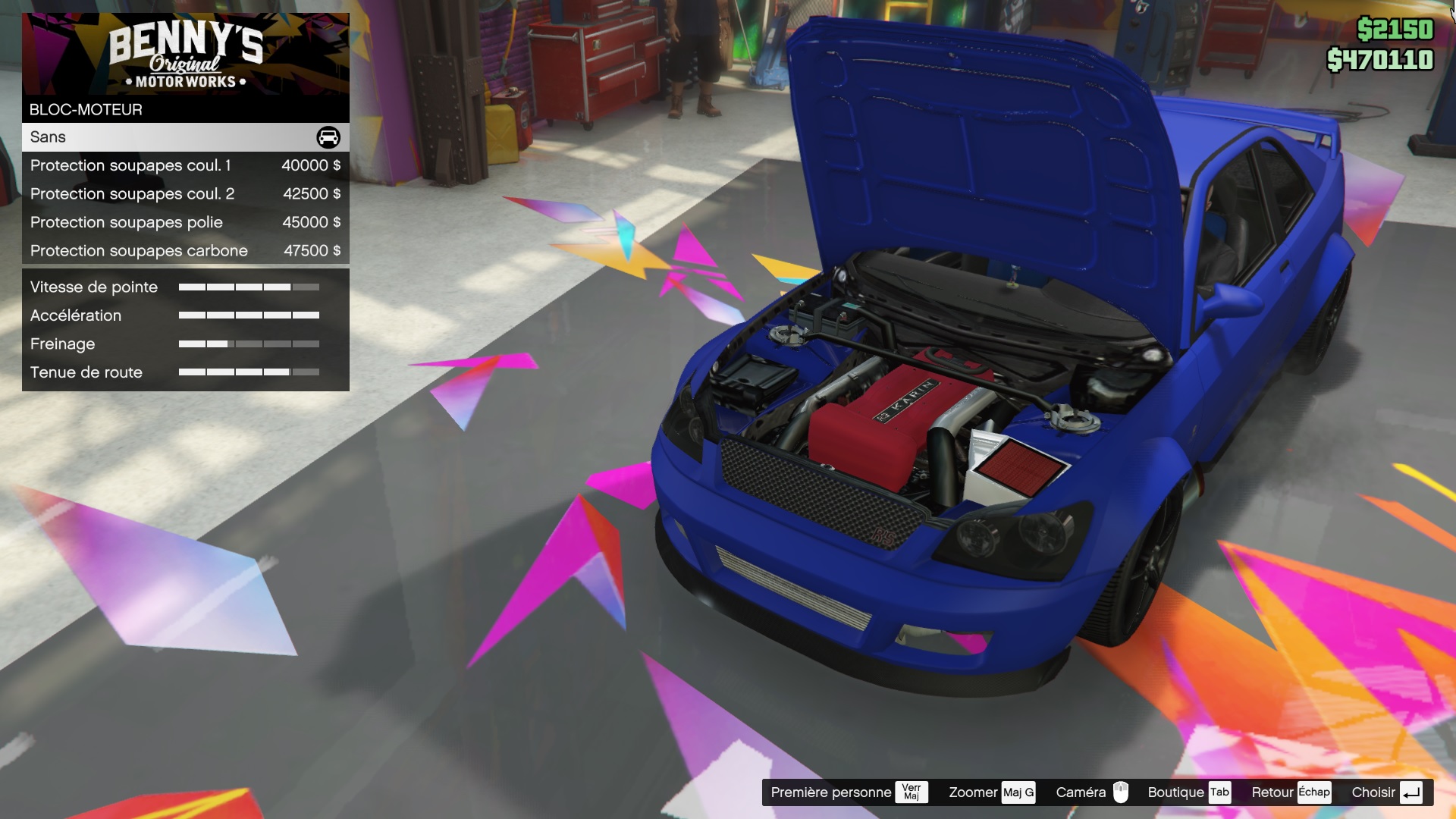Click the Vitesse de pointe stat bar

pyautogui.click(x=249, y=287)
